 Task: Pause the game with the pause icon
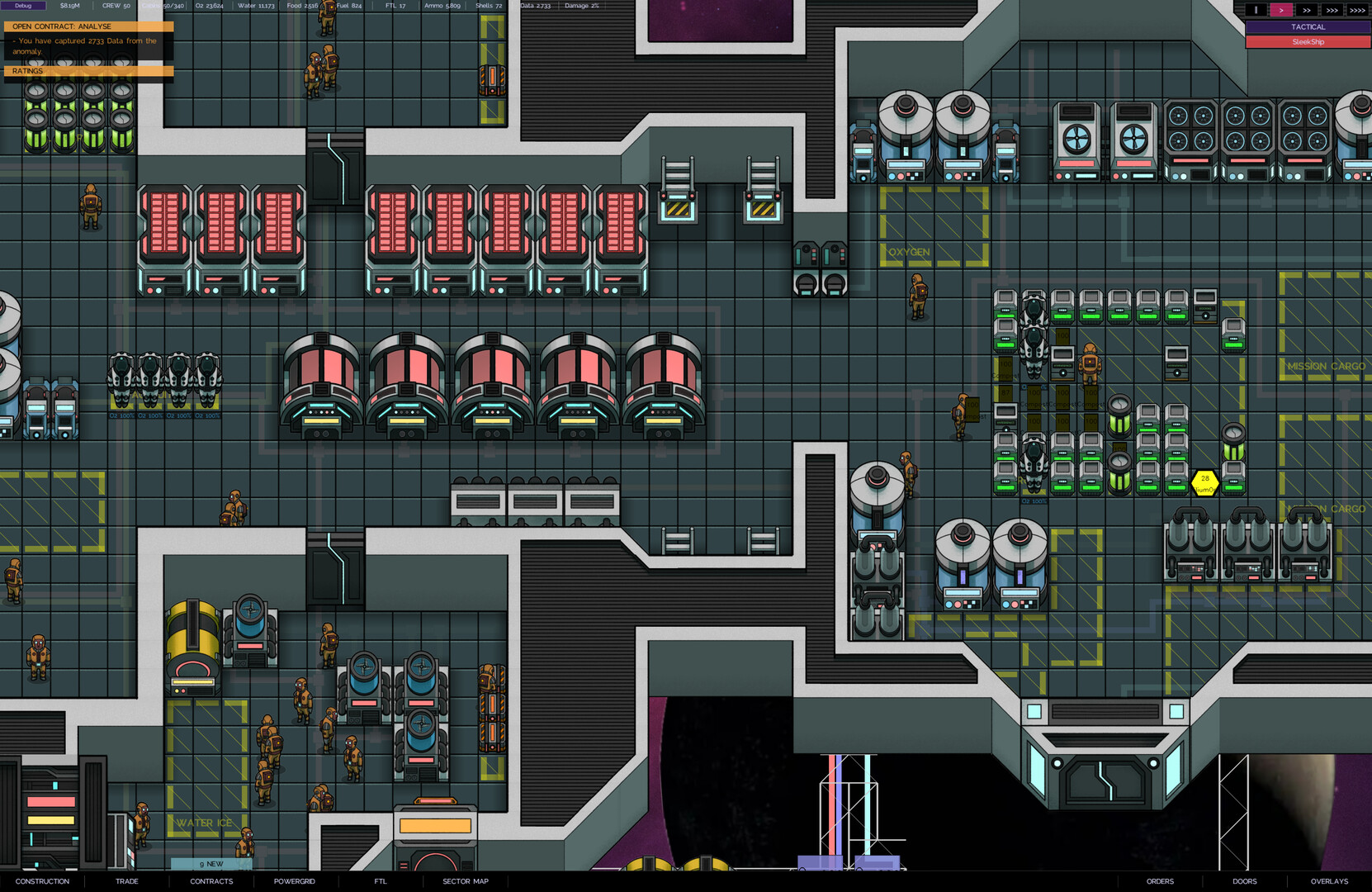[x=1256, y=10]
